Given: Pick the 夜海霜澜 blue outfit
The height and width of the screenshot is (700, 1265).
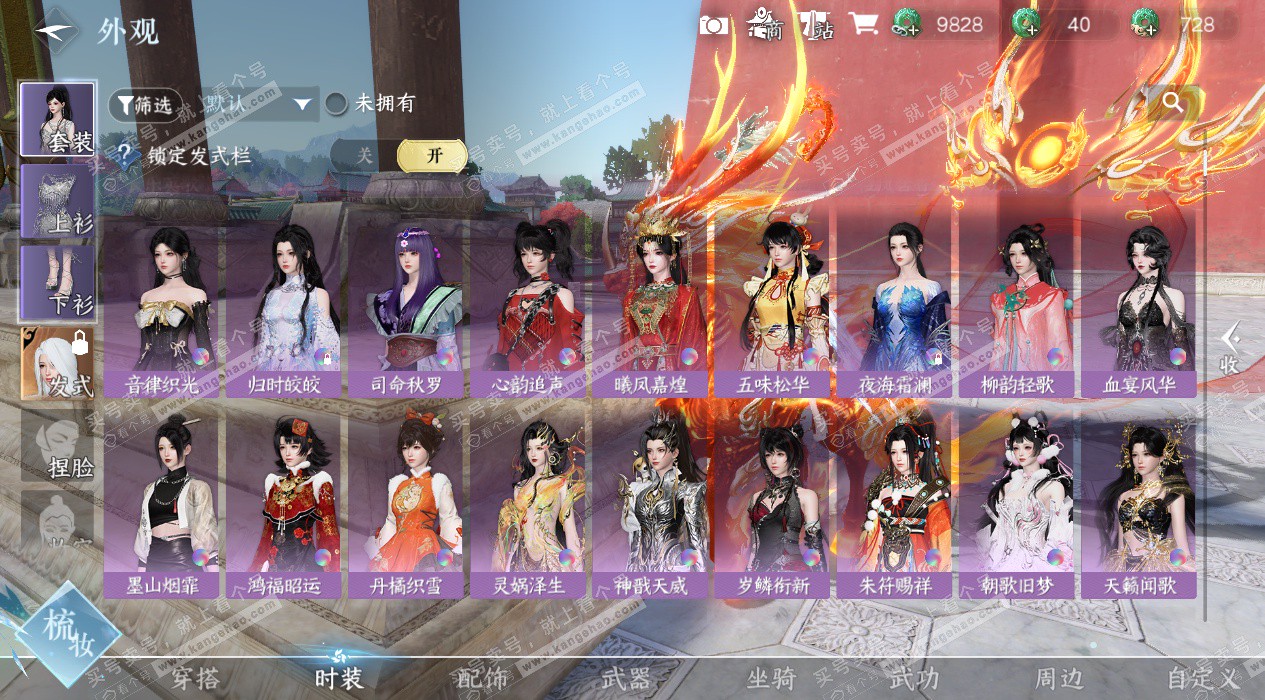Looking at the screenshot, I should coord(894,305).
